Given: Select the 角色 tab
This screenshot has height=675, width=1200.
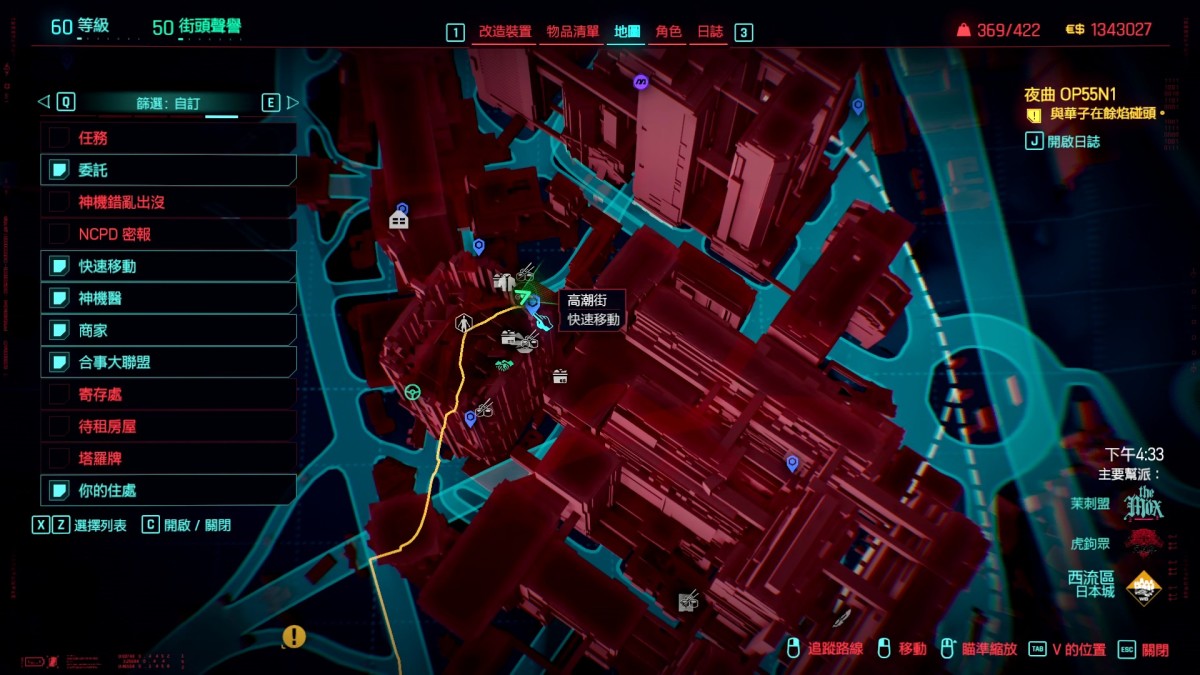Looking at the screenshot, I should tap(668, 32).
